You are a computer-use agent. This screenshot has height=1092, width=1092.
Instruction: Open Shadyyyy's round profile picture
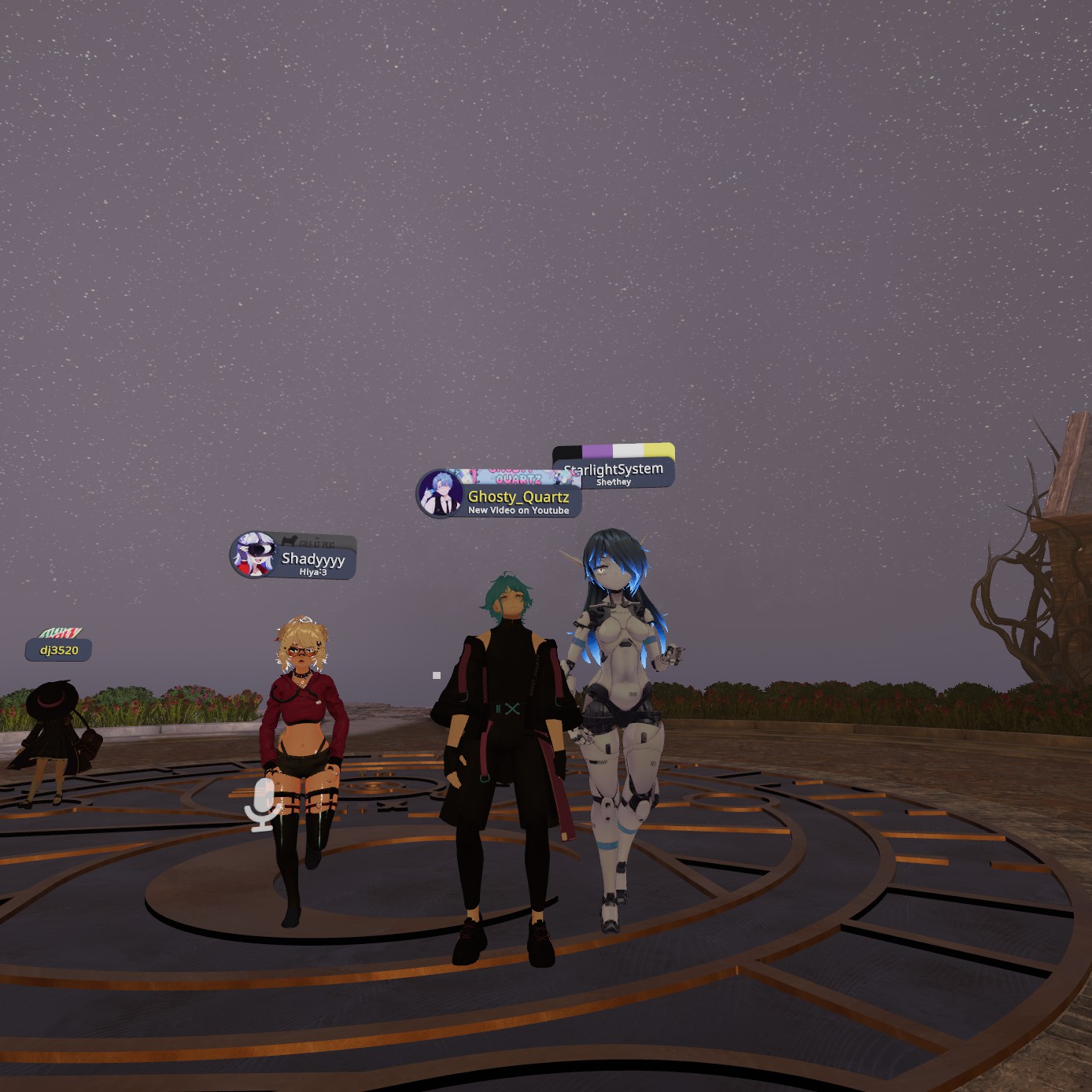pos(254,554)
